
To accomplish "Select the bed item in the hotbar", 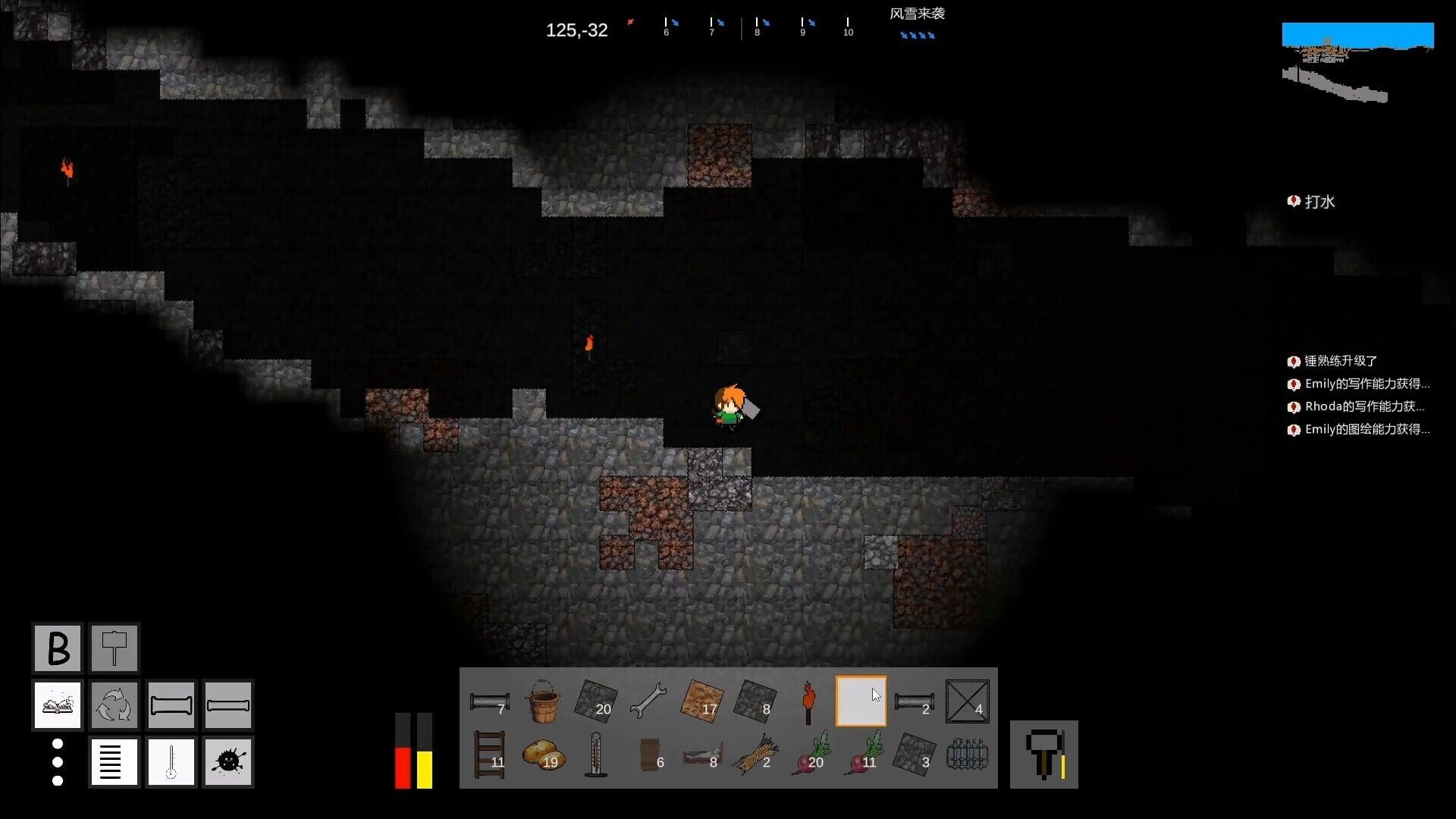I will (701, 755).
